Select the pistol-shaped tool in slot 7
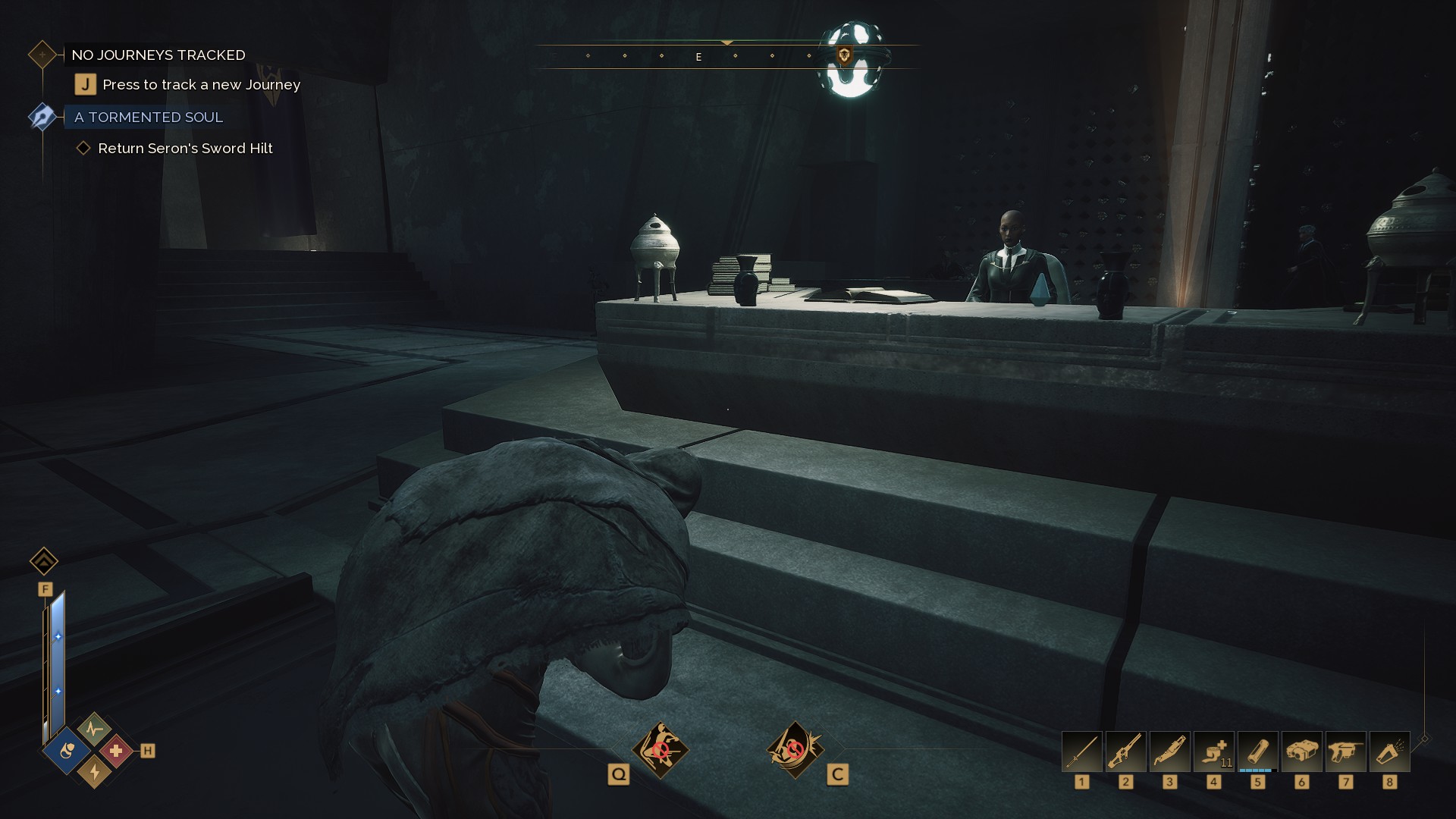Viewport: 1456px width, 819px height. coord(1346,752)
